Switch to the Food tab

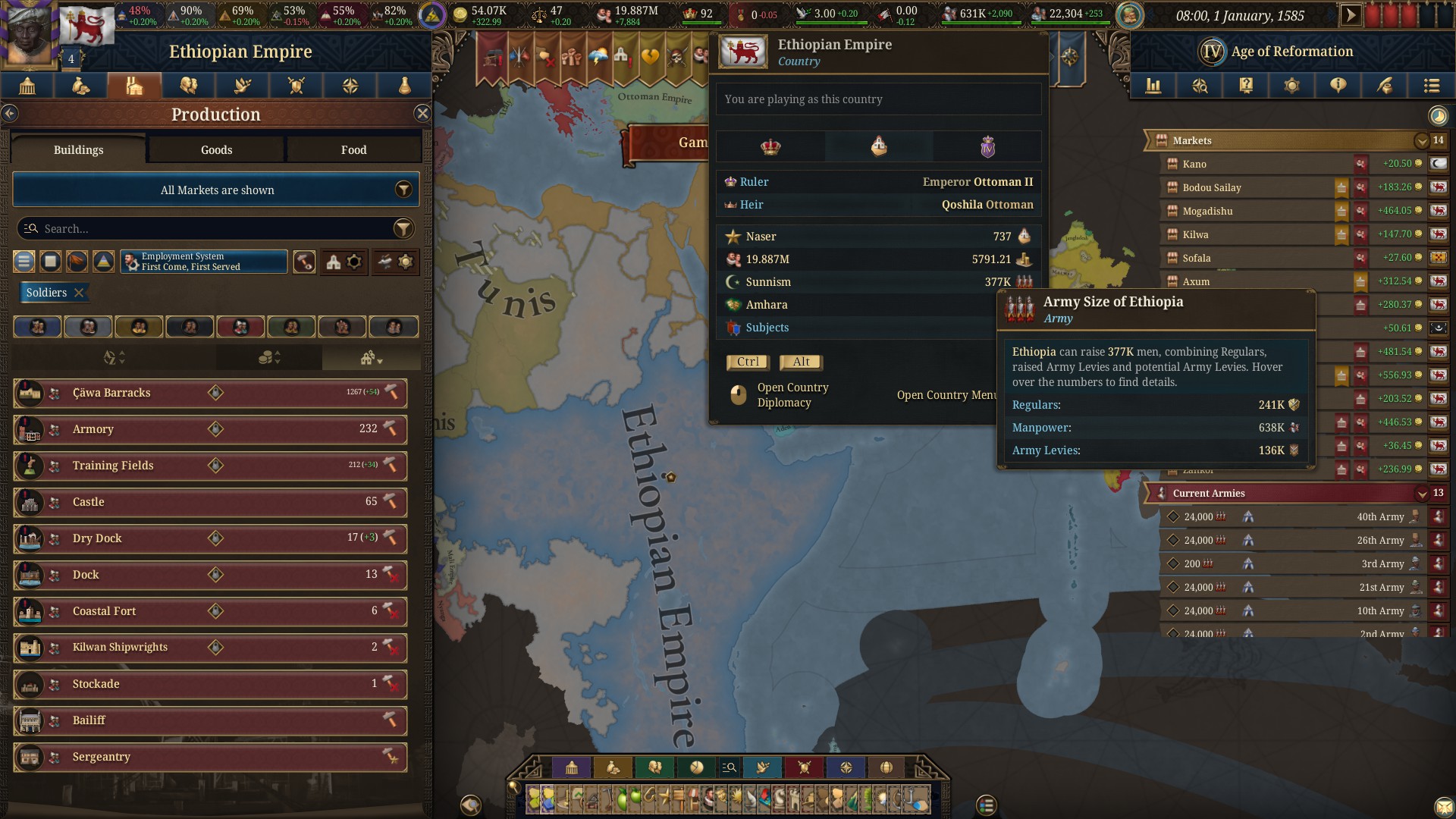tap(353, 149)
